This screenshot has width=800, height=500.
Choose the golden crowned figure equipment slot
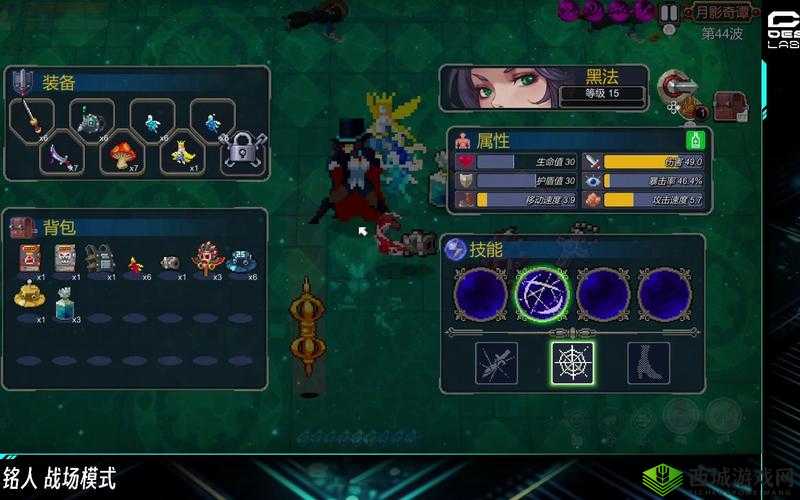(x=182, y=152)
